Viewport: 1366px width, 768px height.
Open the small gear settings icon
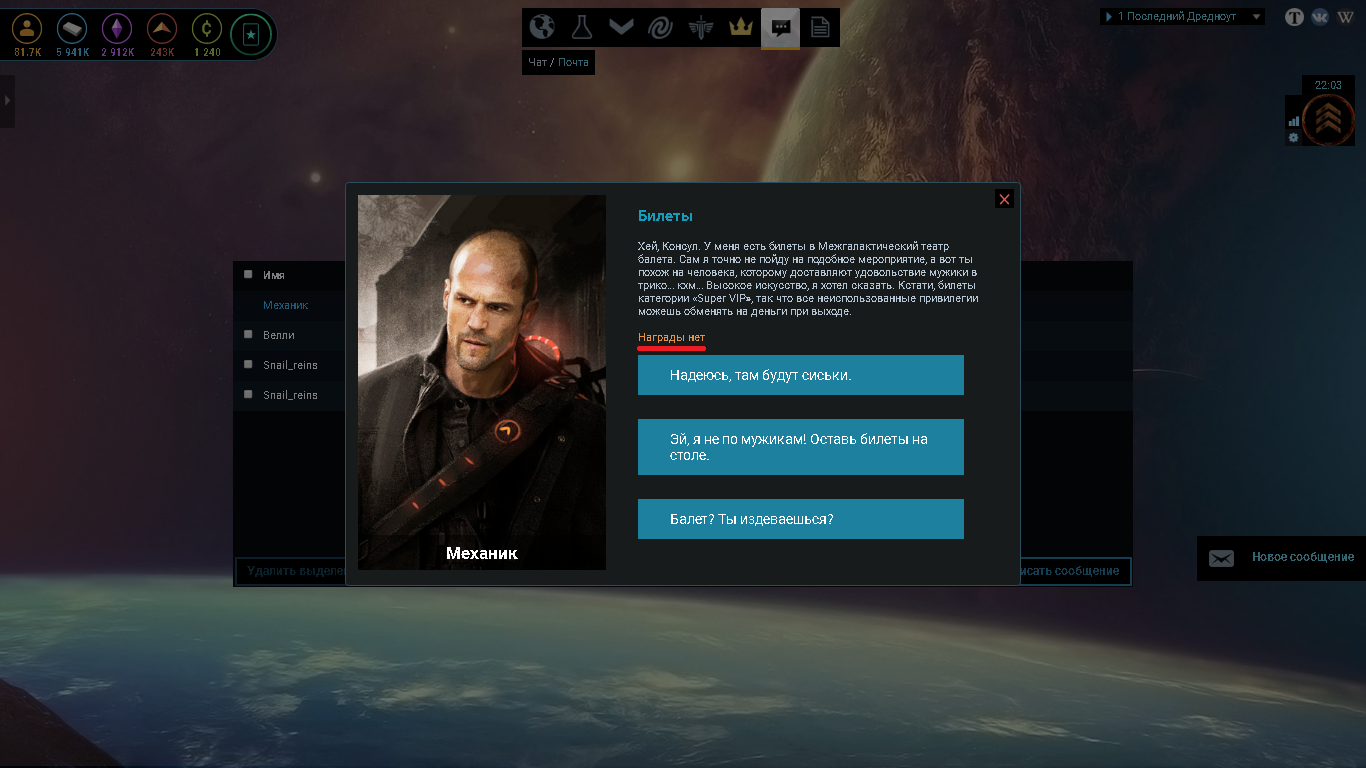pos(1293,138)
